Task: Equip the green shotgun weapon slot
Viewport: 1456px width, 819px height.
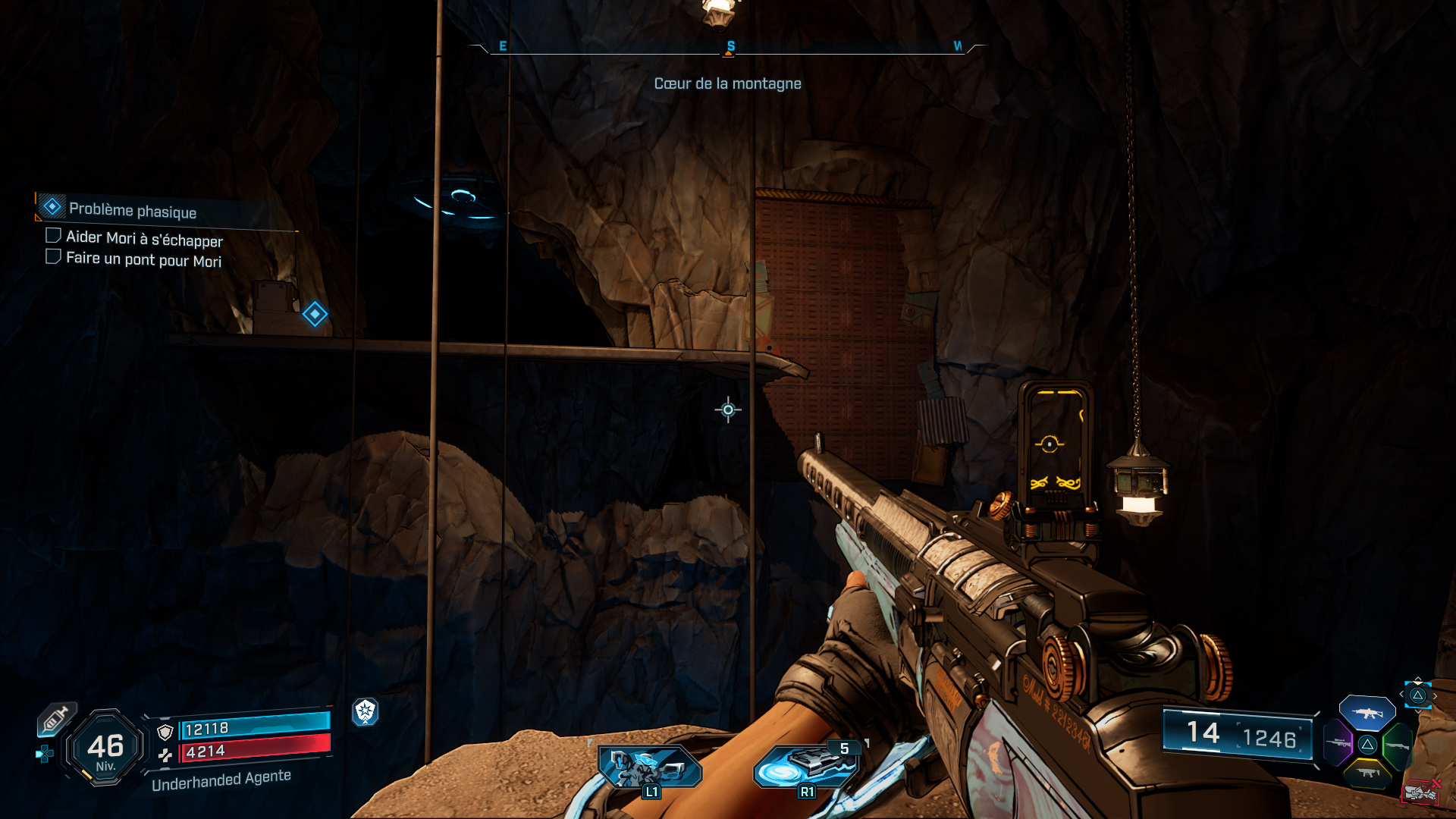Action: click(x=1397, y=745)
